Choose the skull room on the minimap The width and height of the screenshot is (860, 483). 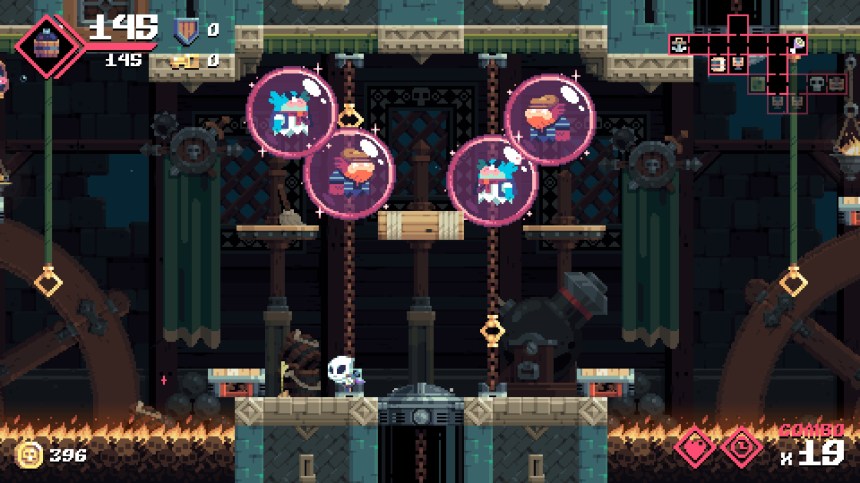(815, 83)
